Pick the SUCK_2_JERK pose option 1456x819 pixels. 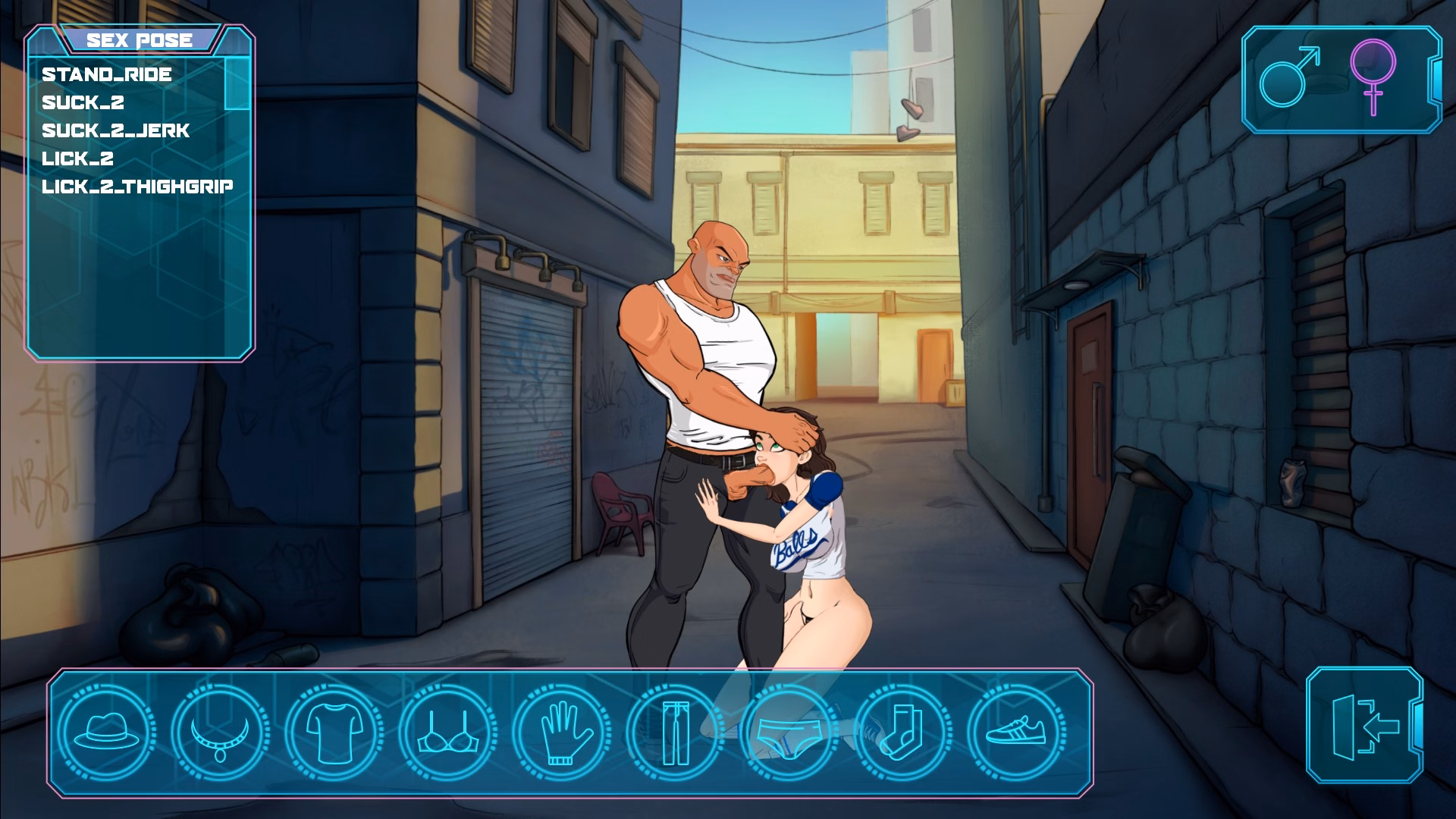(x=114, y=130)
